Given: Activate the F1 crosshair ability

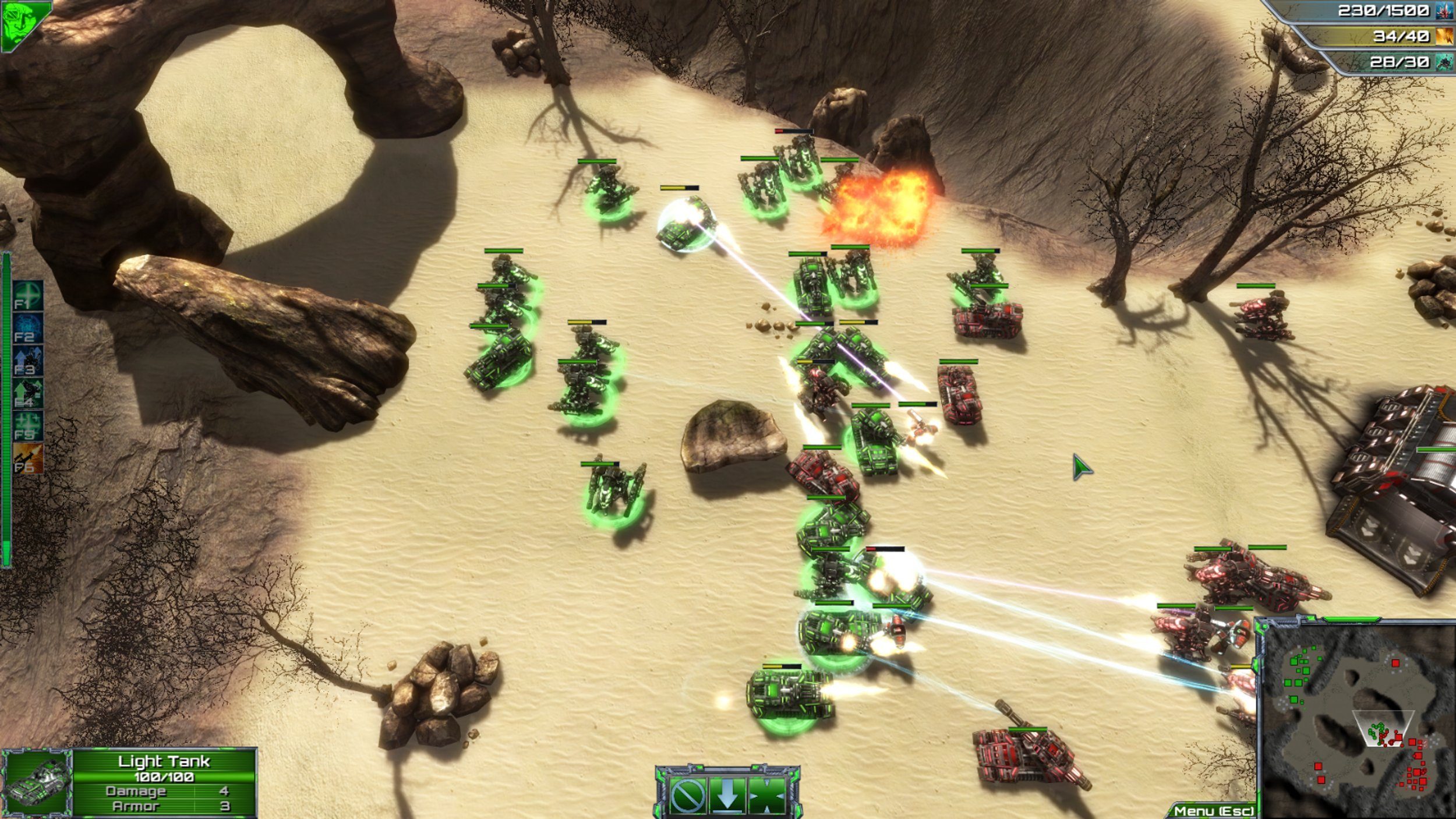Looking at the screenshot, I should (28, 296).
